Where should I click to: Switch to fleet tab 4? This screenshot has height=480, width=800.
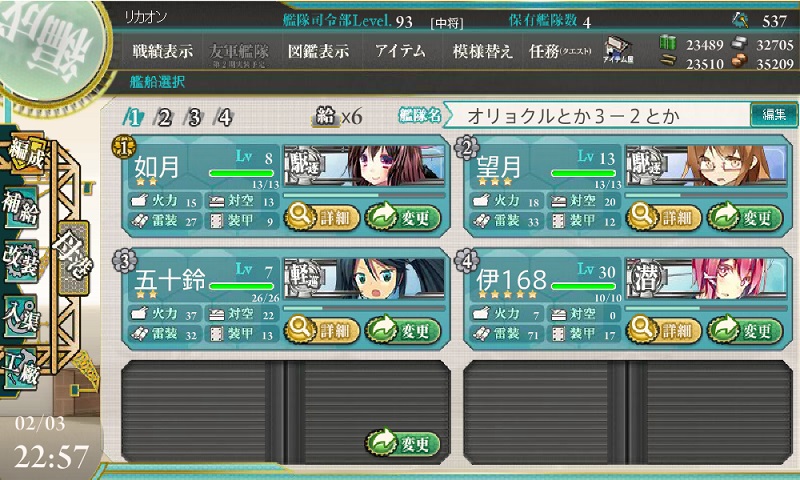(x=224, y=117)
